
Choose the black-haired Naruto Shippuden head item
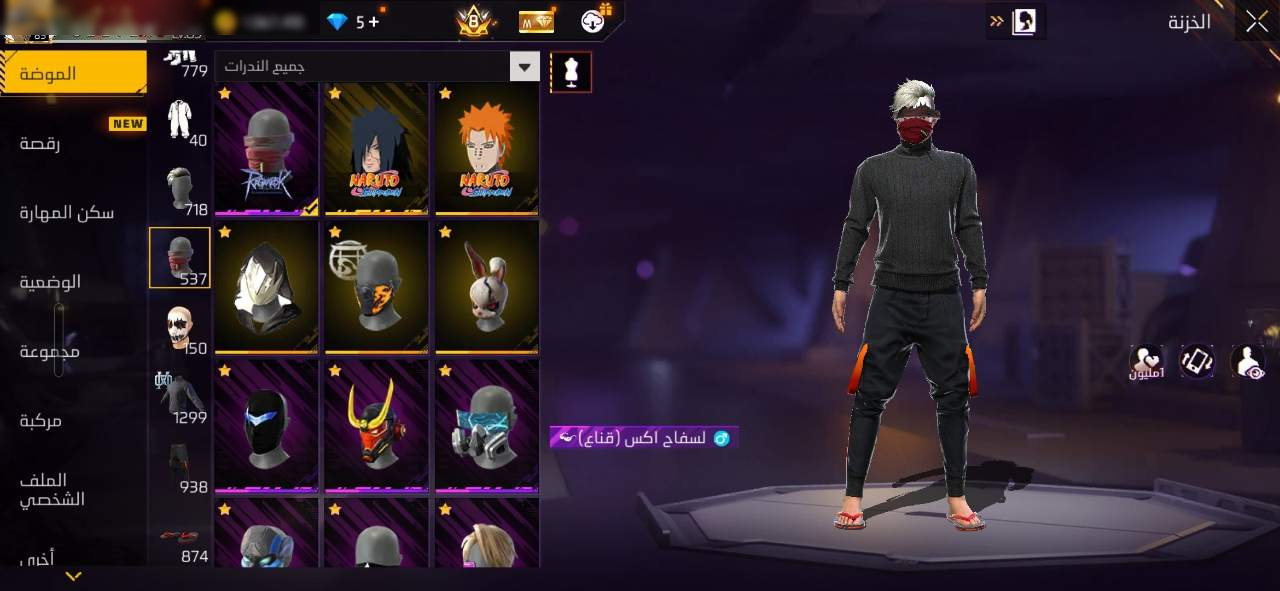pos(376,149)
